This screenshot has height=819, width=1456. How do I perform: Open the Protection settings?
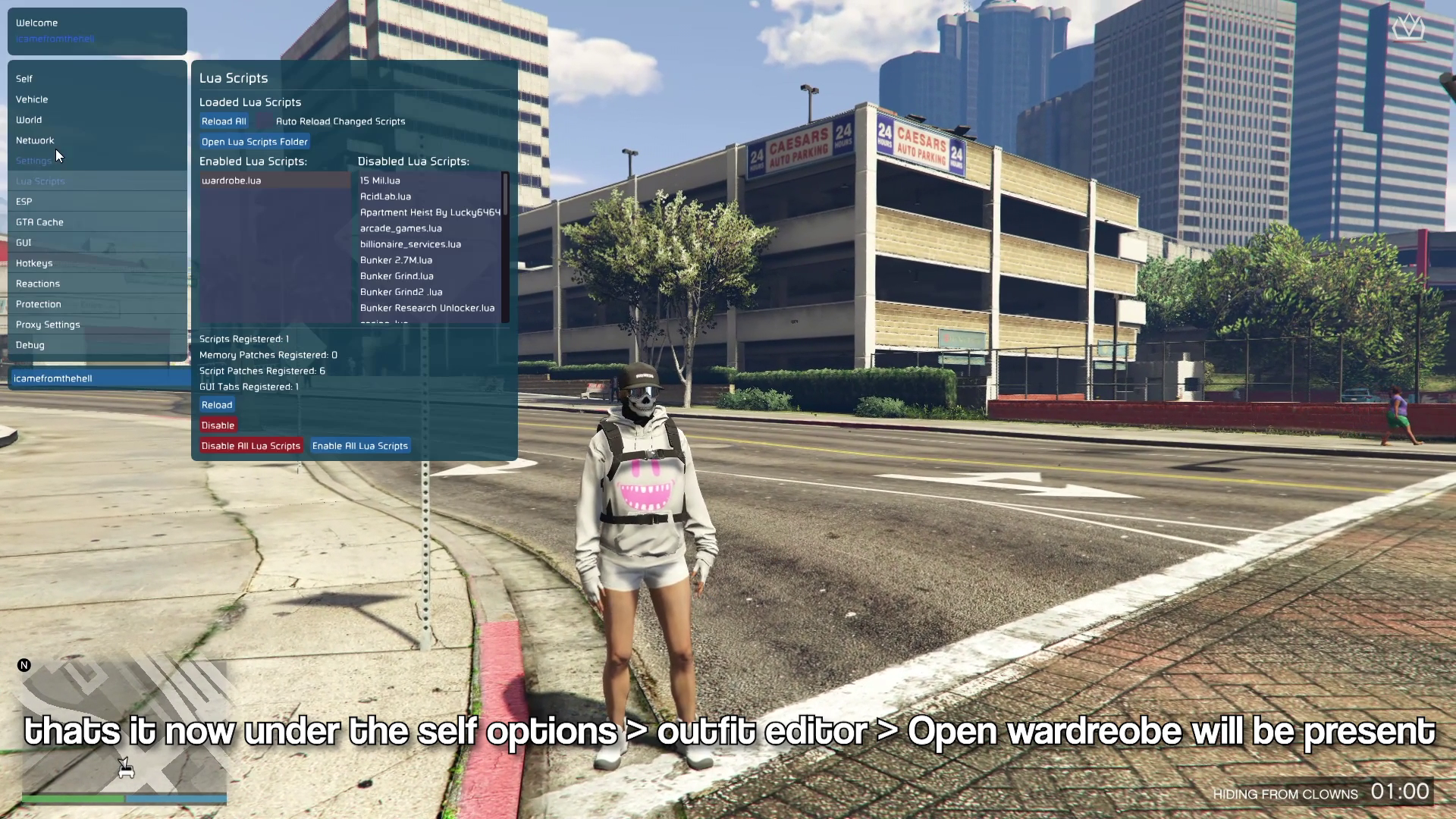coord(39,304)
